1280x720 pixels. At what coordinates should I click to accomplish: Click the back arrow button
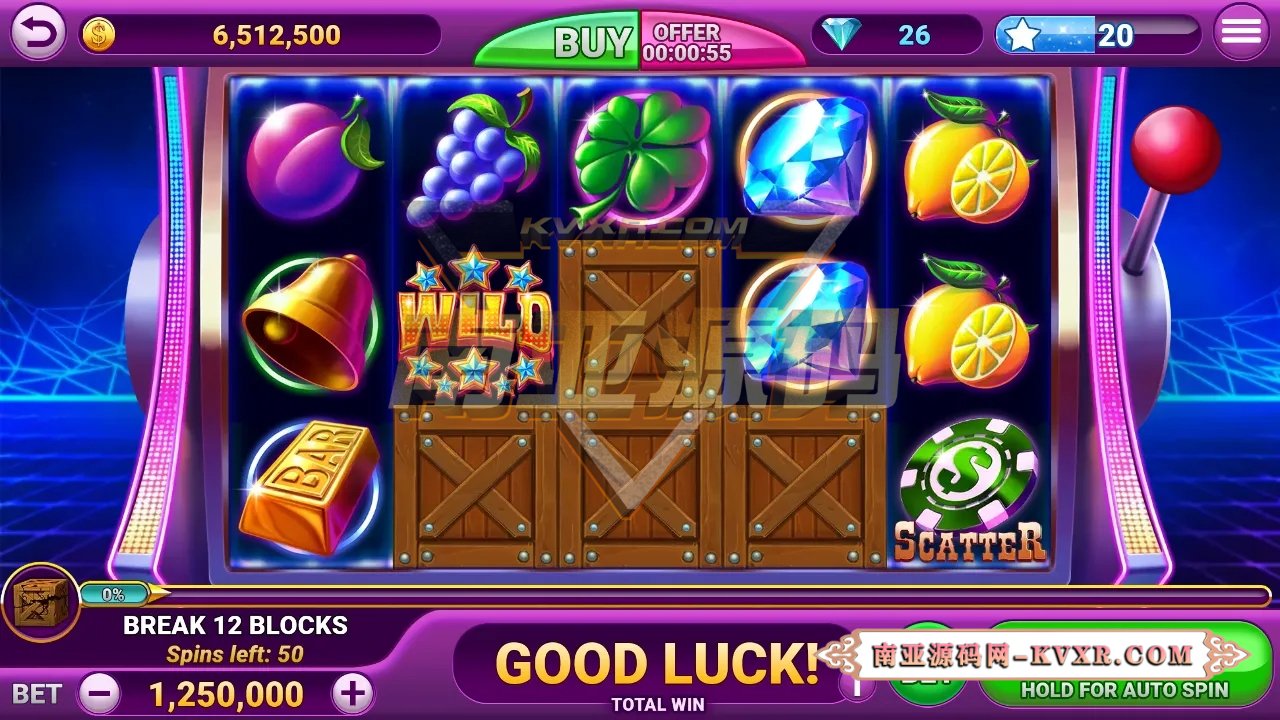[35, 33]
